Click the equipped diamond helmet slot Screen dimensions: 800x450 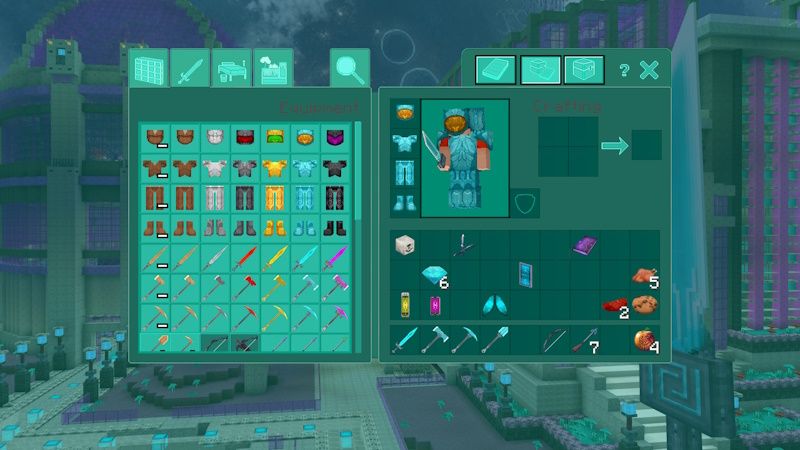tap(404, 112)
